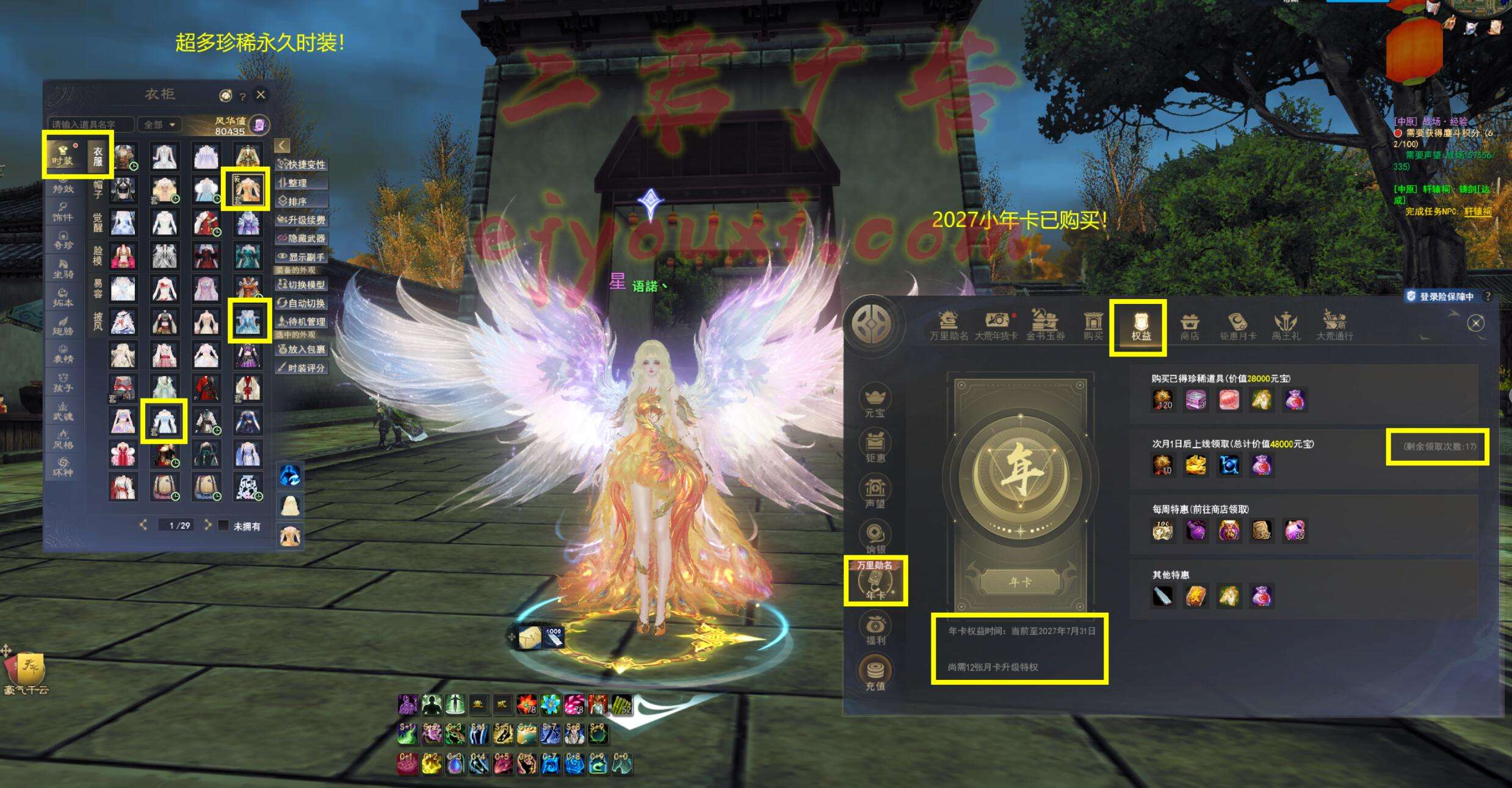Open the 披风 cloak sub-tab
The height and width of the screenshot is (788, 1512).
(98, 320)
